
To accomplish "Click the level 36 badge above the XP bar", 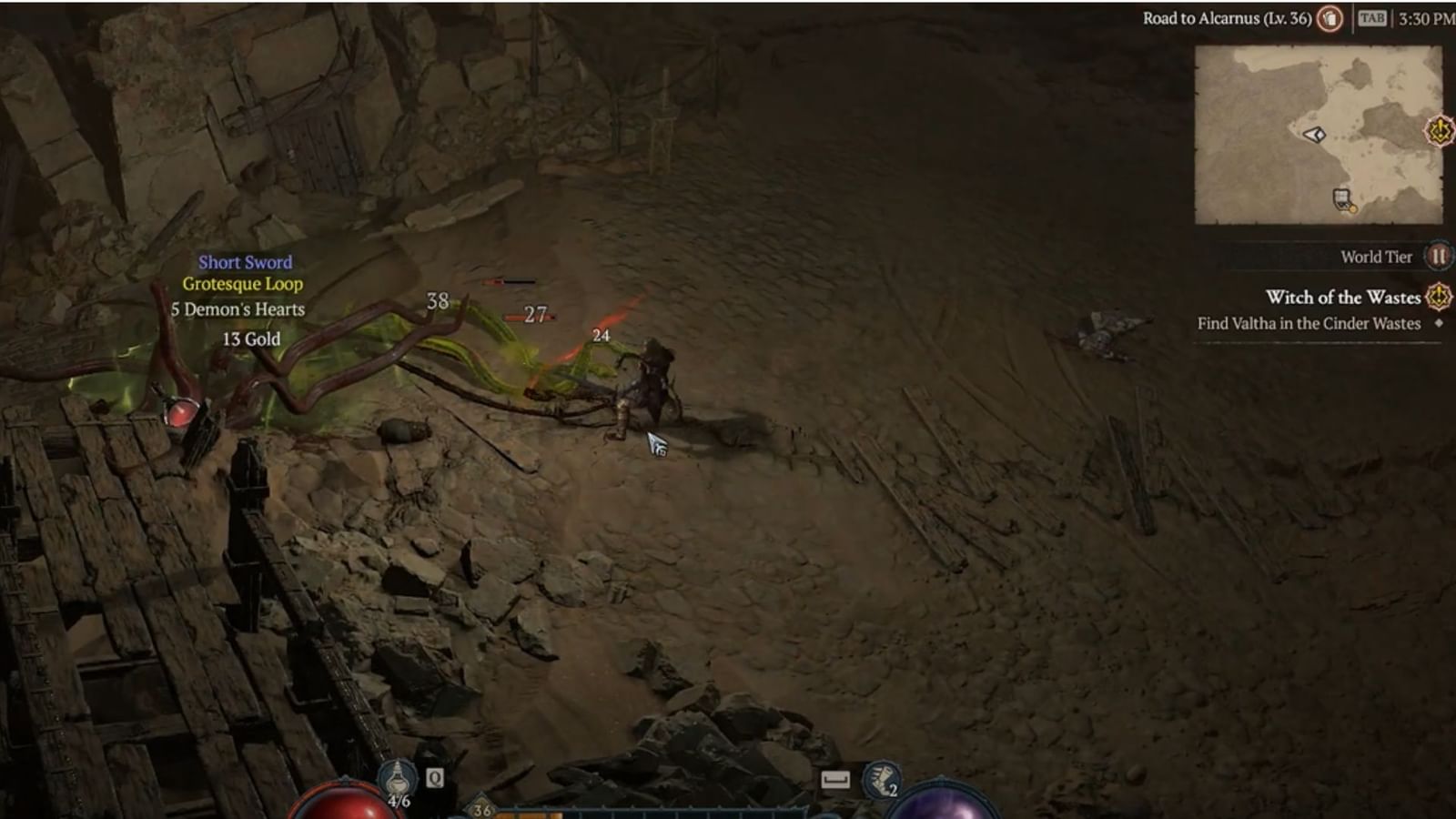I will coord(480,810).
